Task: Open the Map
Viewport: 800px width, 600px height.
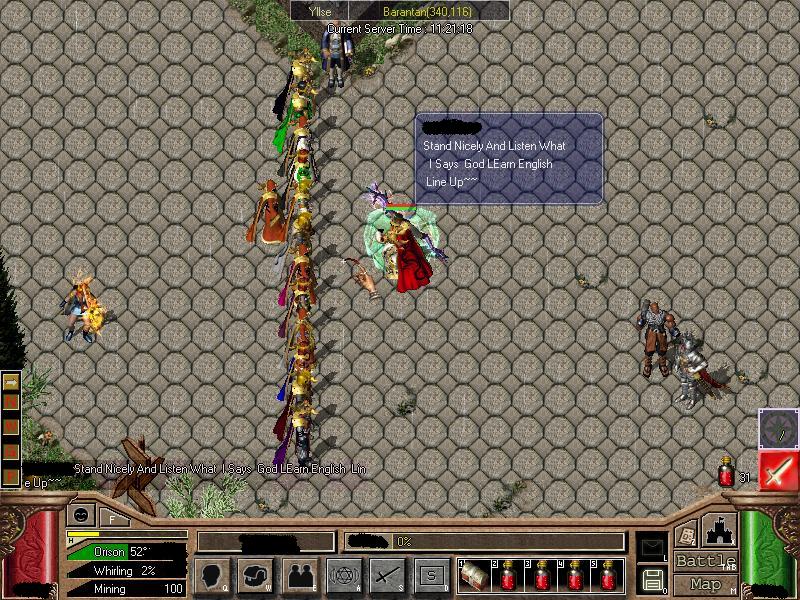Action: (x=706, y=584)
